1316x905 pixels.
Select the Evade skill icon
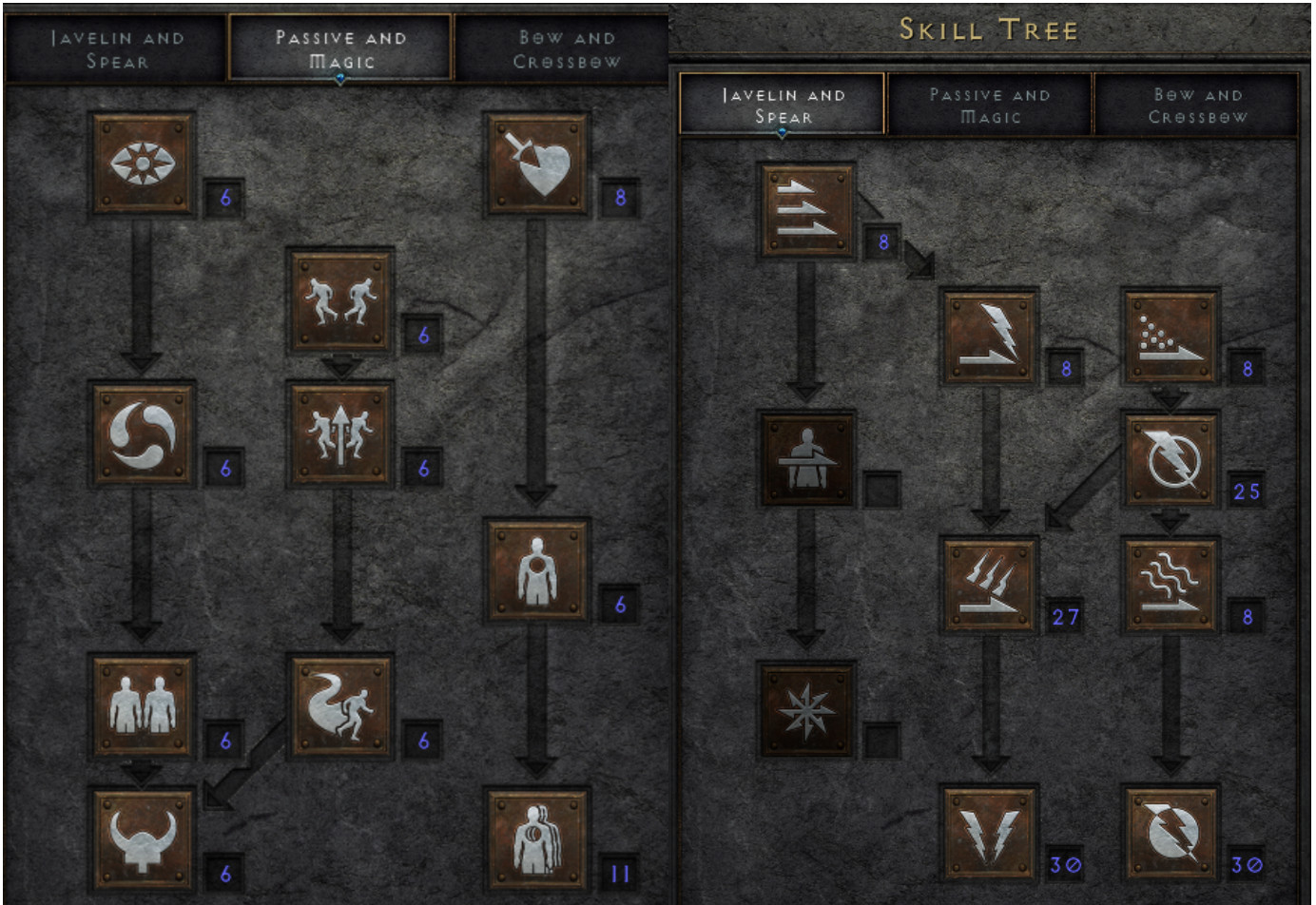(341, 705)
